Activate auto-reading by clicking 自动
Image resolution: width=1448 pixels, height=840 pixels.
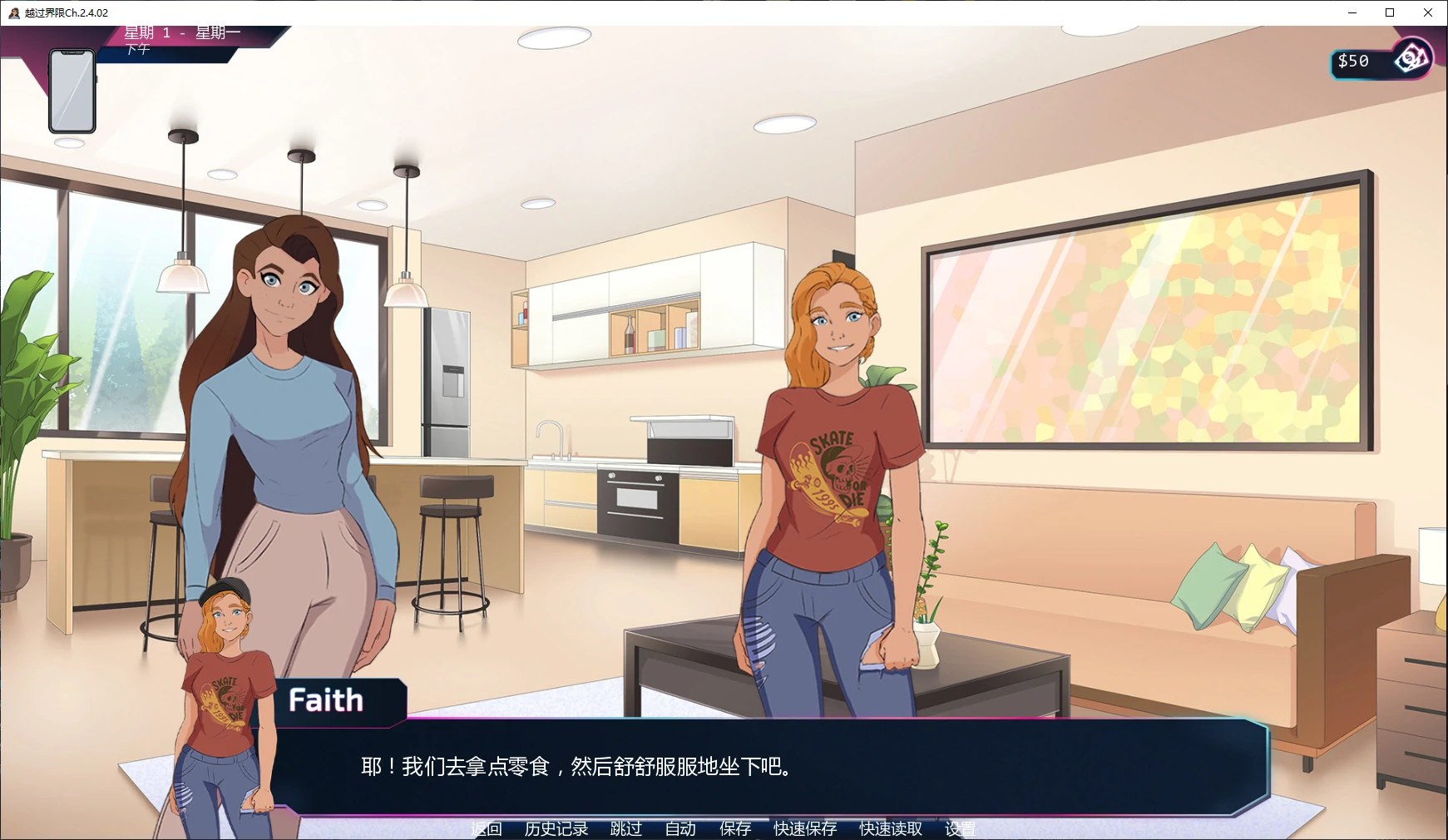point(680,828)
